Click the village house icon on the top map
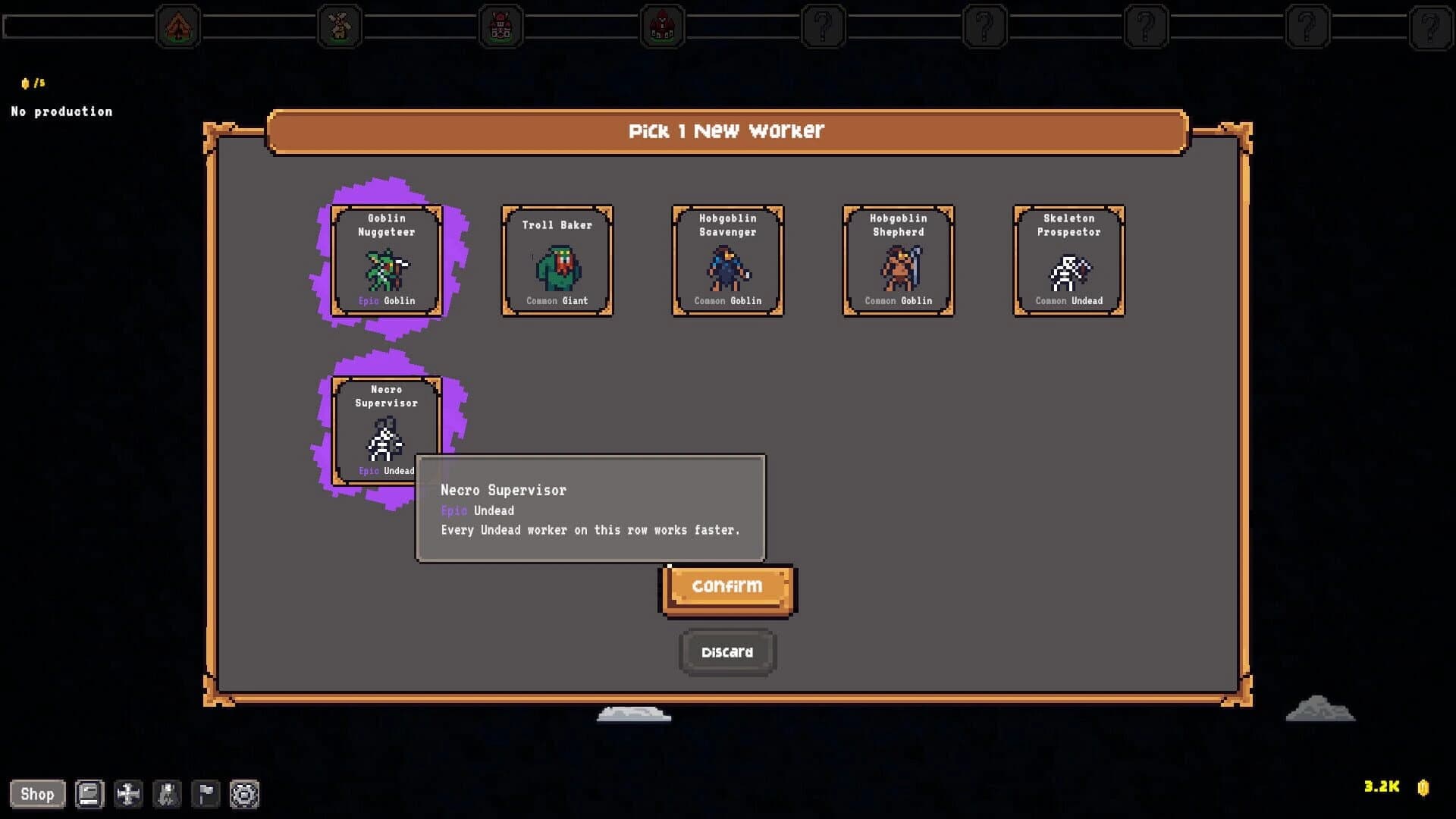Screen dimensions: 1456x819 (x=500, y=27)
